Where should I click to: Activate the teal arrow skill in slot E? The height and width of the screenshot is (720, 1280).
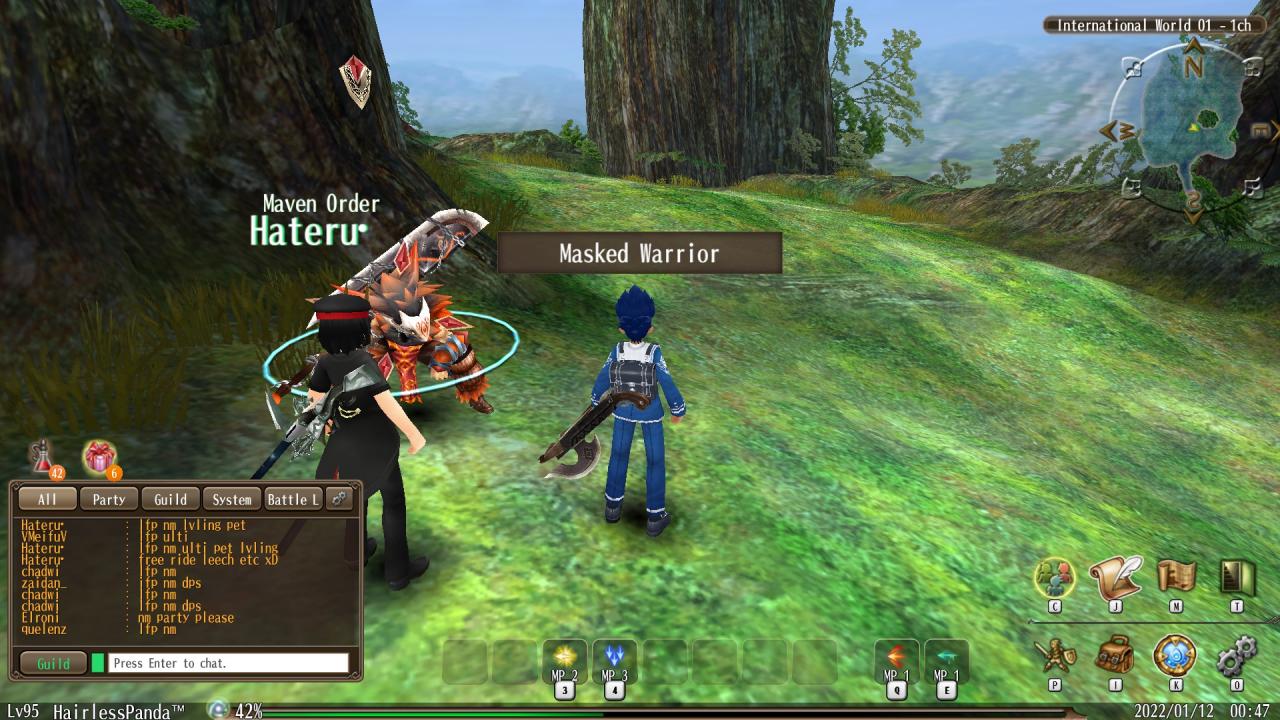945,658
